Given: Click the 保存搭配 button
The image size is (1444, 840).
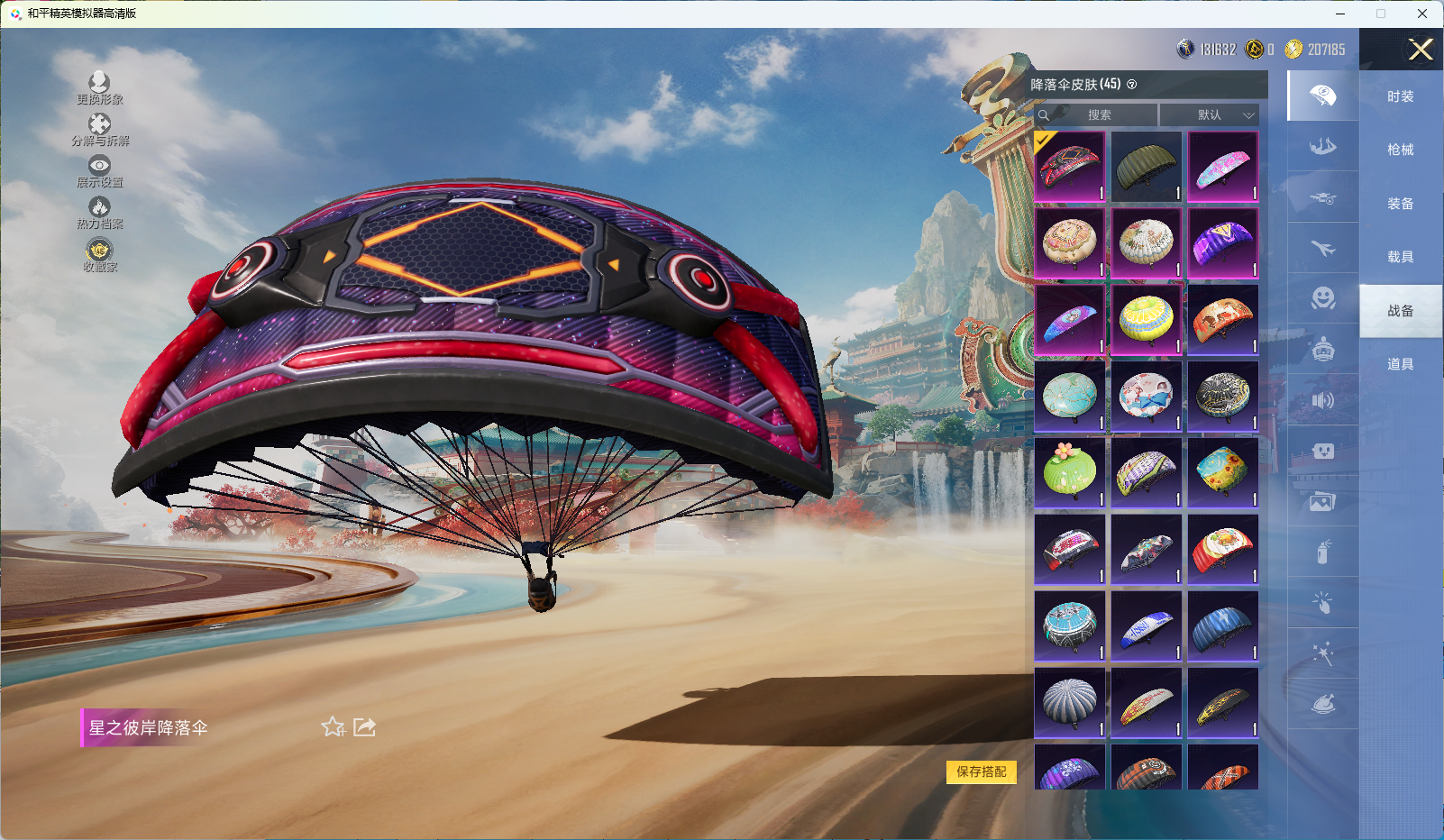Looking at the screenshot, I should (981, 772).
